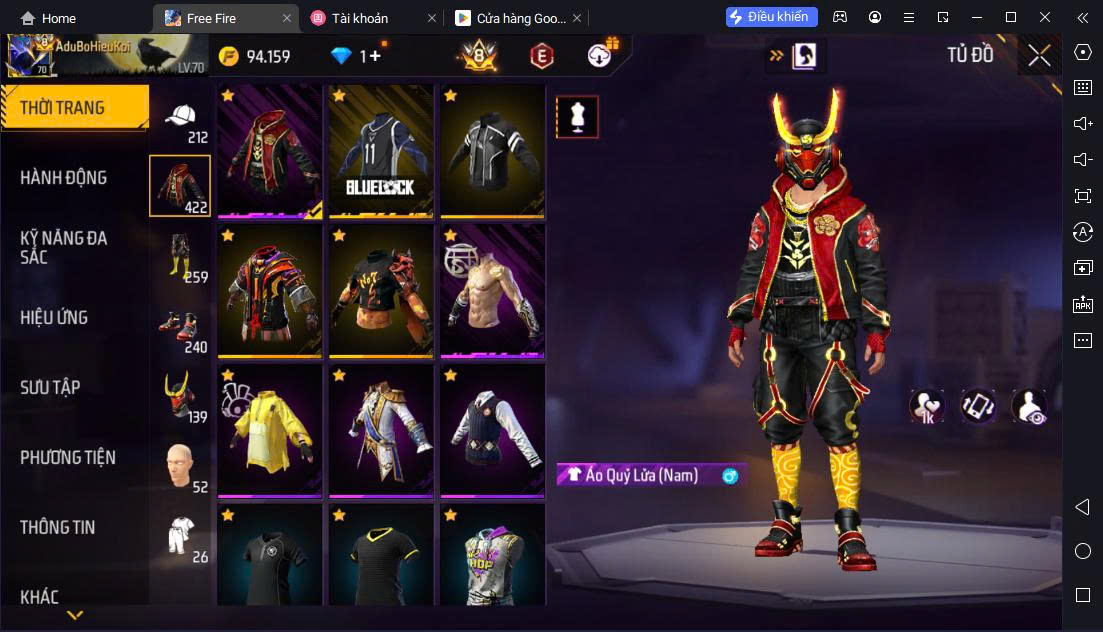Click the mannequin preview icon
Viewport: 1103px width, 632px height.
[577, 117]
